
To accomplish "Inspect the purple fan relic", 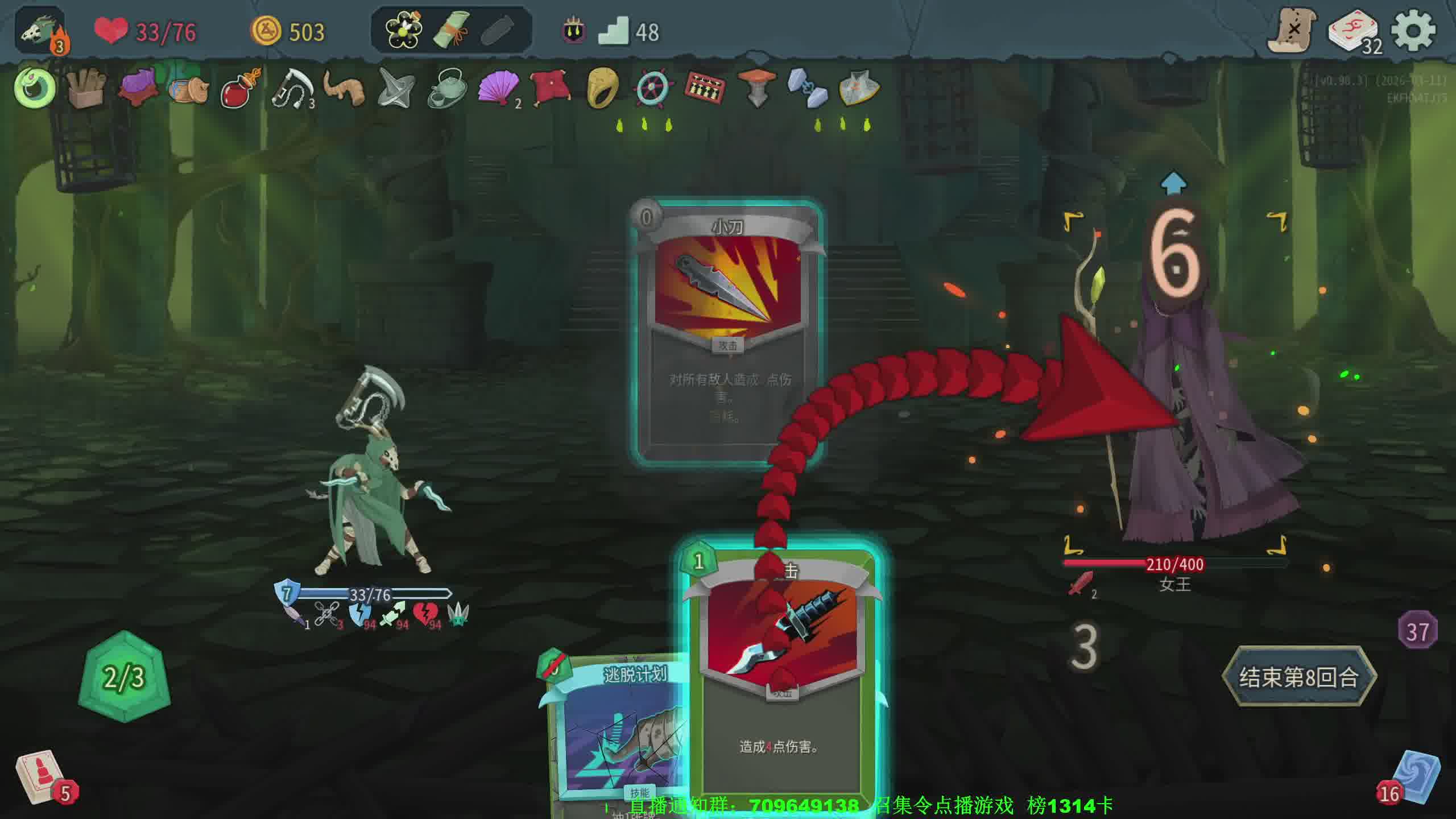I will click(498, 89).
